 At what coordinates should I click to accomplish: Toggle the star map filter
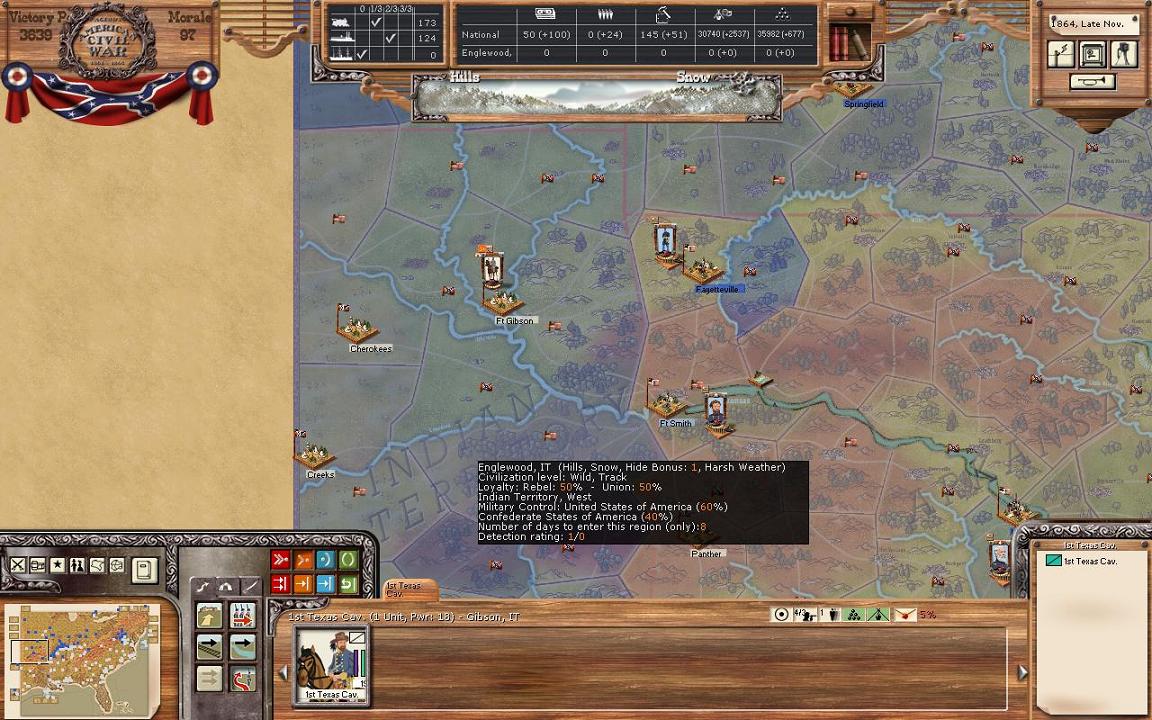(58, 566)
